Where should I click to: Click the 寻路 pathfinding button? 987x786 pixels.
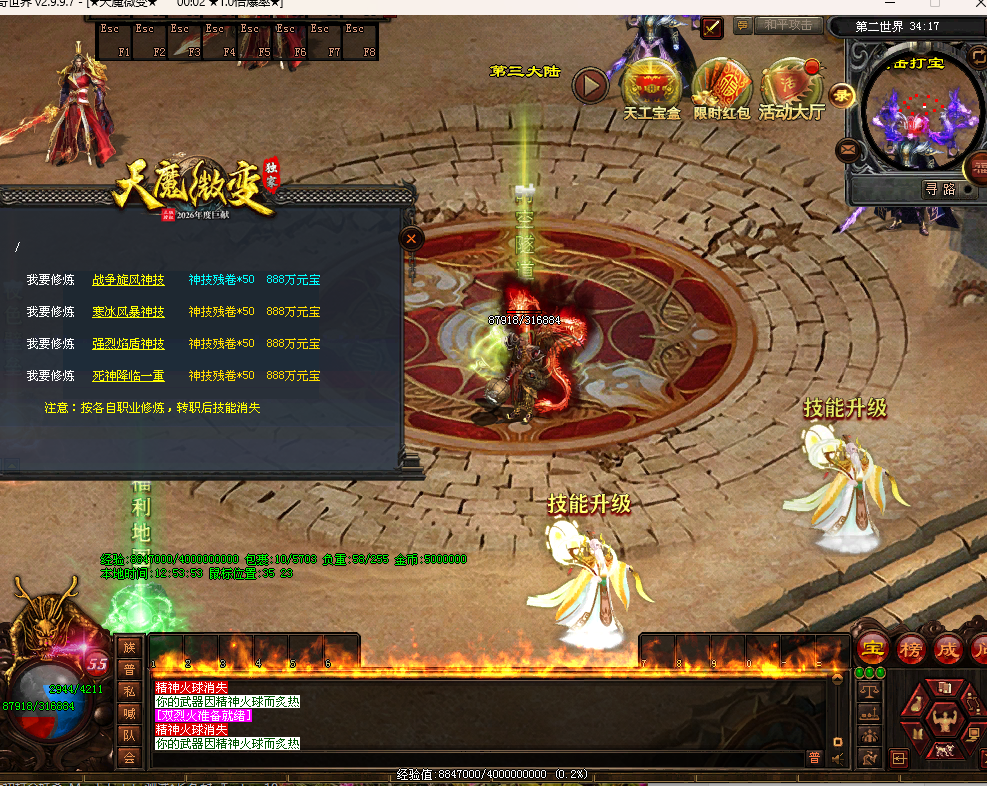tap(940, 188)
